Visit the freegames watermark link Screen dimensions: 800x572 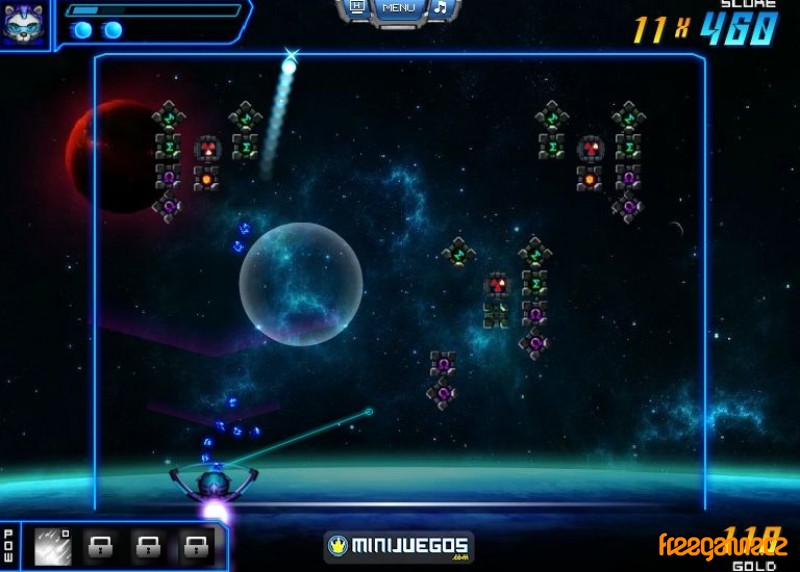(722, 546)
